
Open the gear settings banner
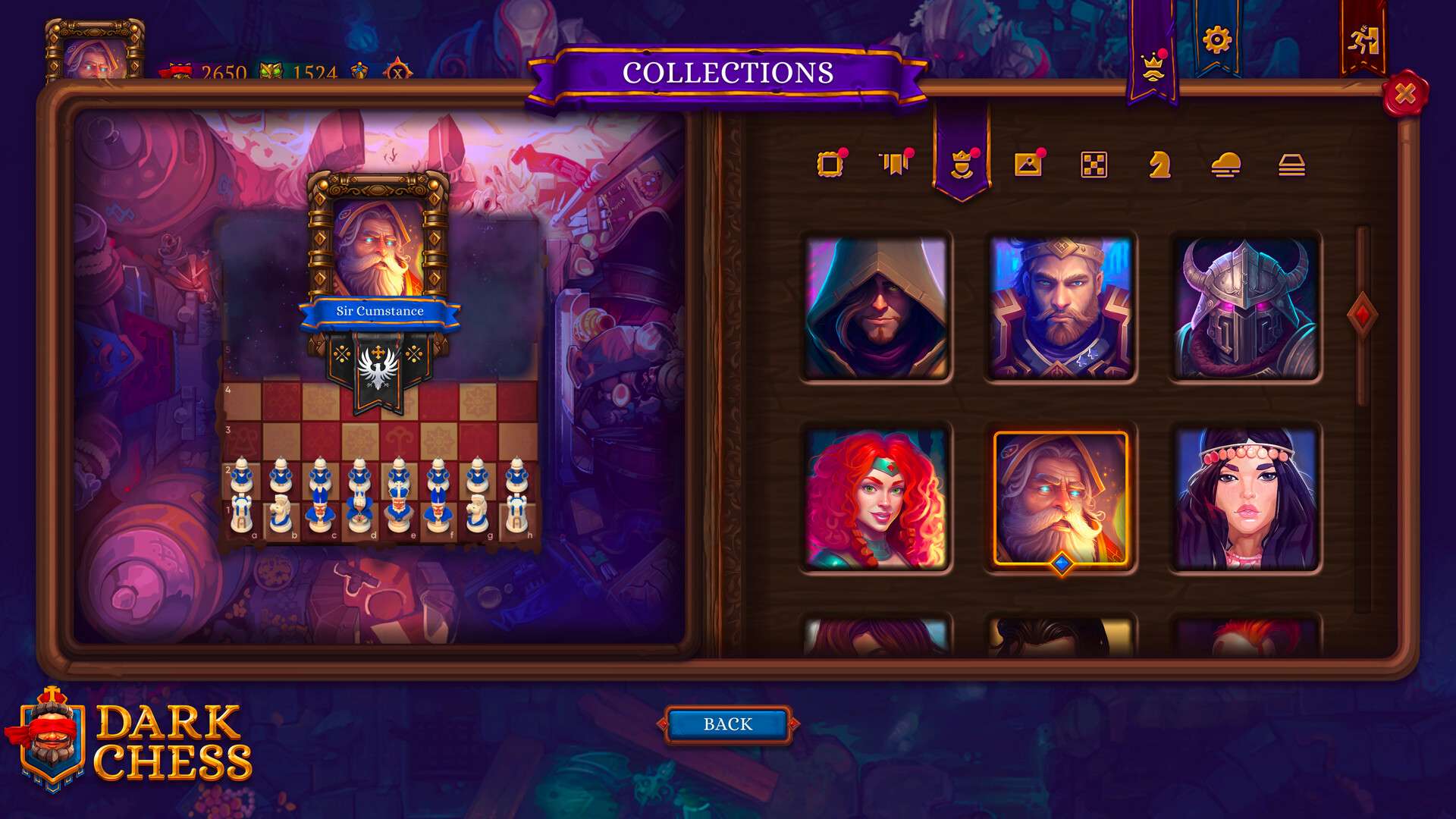tap(1216, 39)
